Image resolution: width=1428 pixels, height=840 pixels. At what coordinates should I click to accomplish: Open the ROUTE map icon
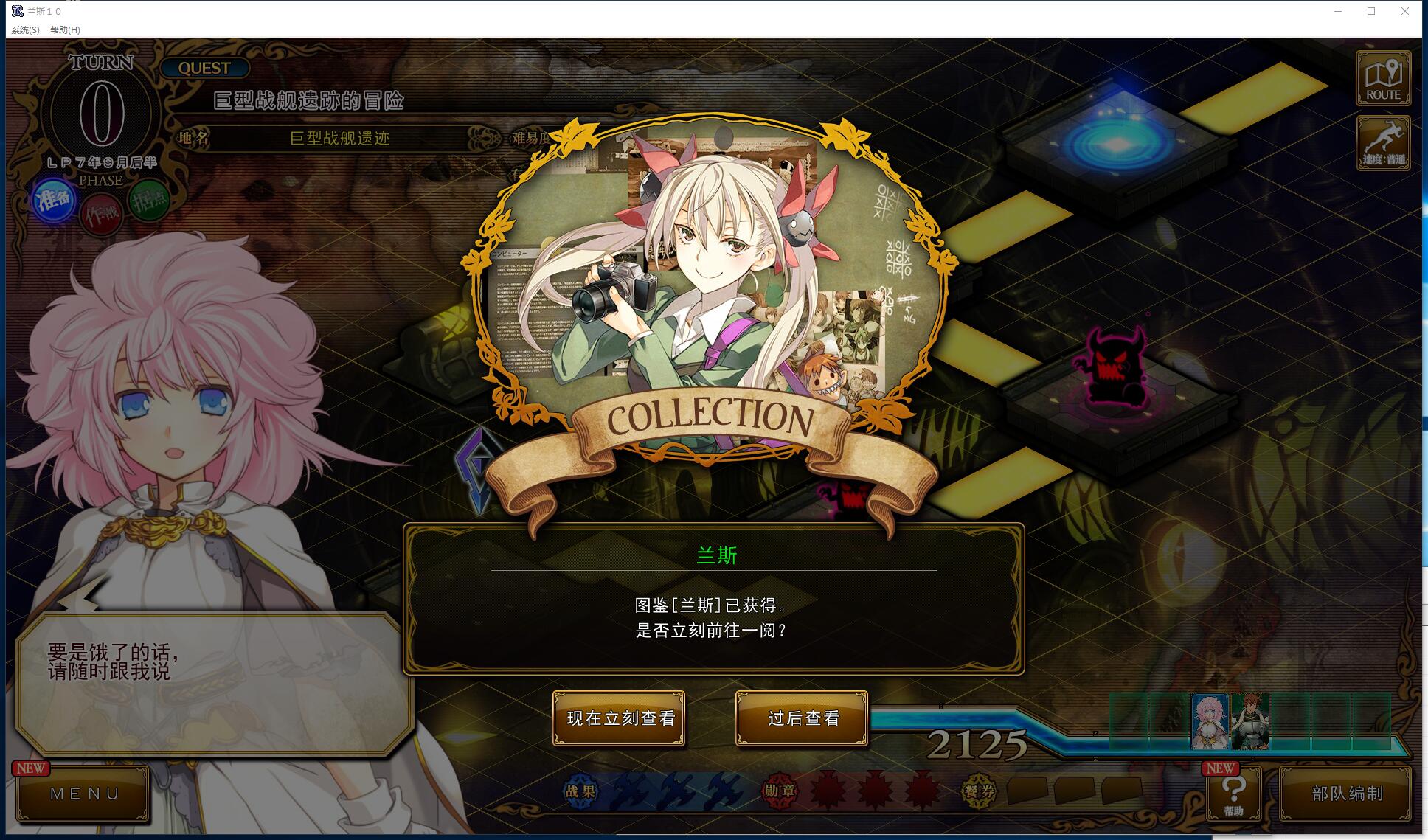click(x=1383, y=78)
